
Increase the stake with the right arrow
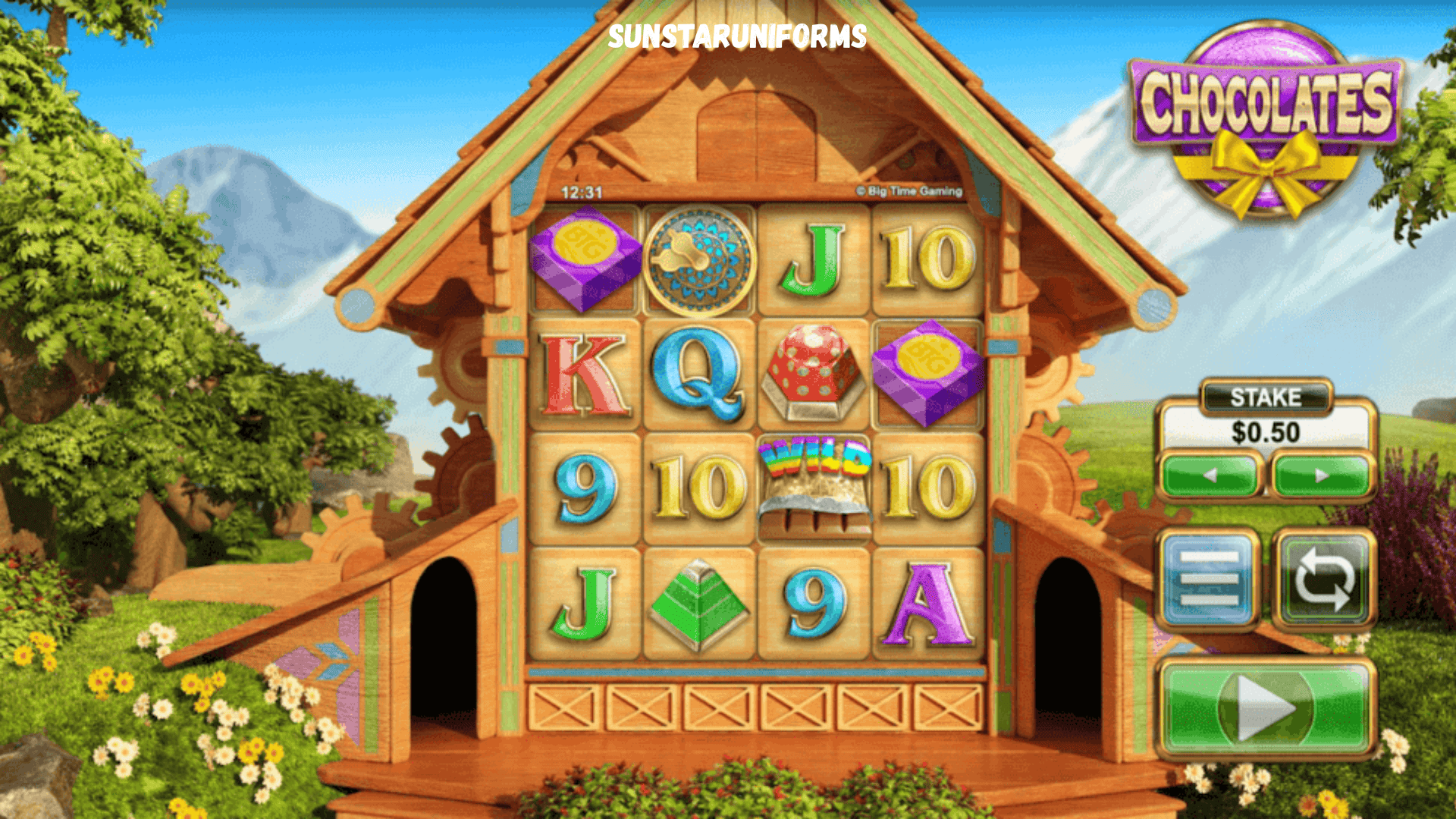tap(1322, 475)
